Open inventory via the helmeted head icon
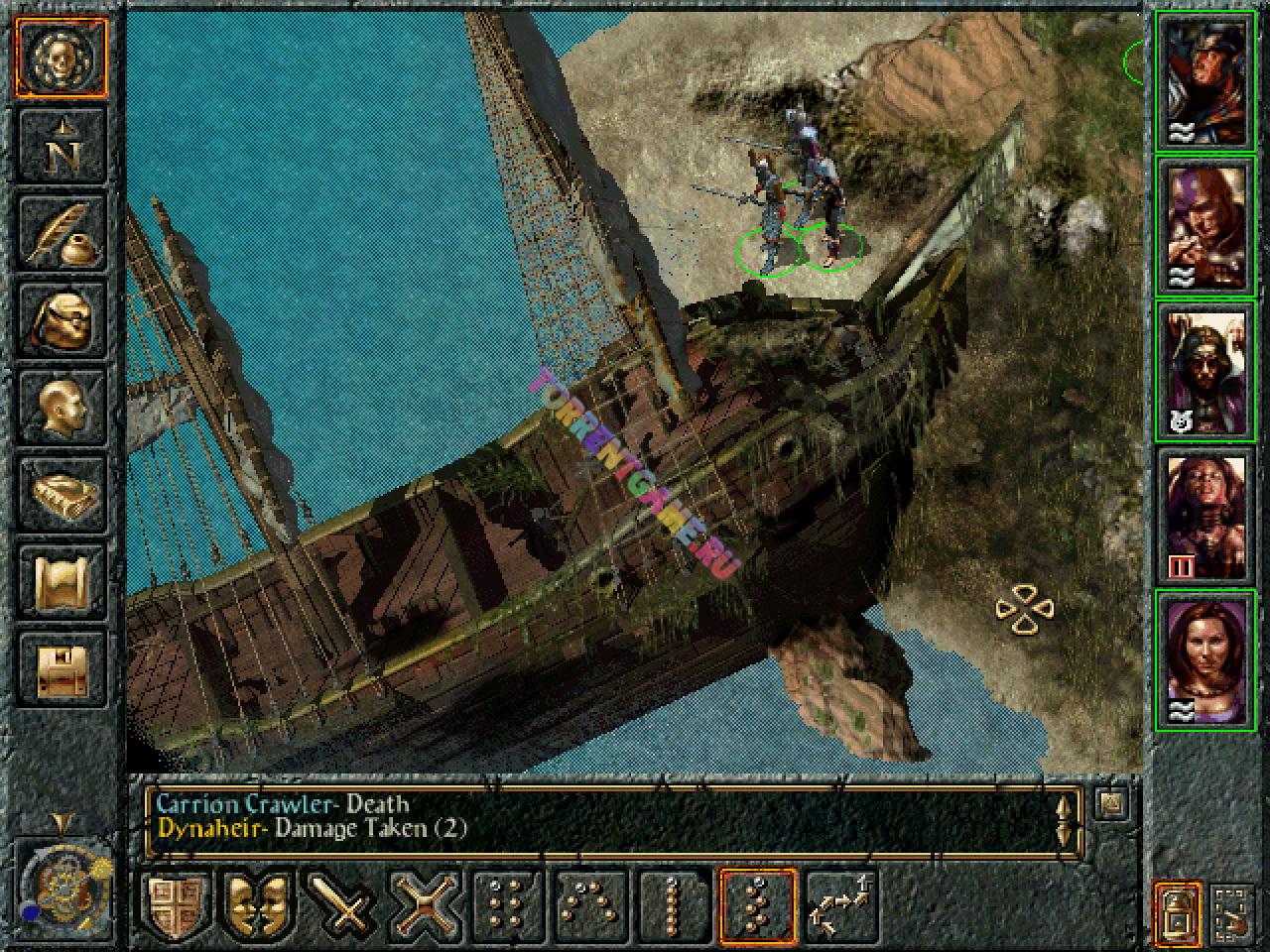Screen dimensions: 1270x952 (63, 320)
